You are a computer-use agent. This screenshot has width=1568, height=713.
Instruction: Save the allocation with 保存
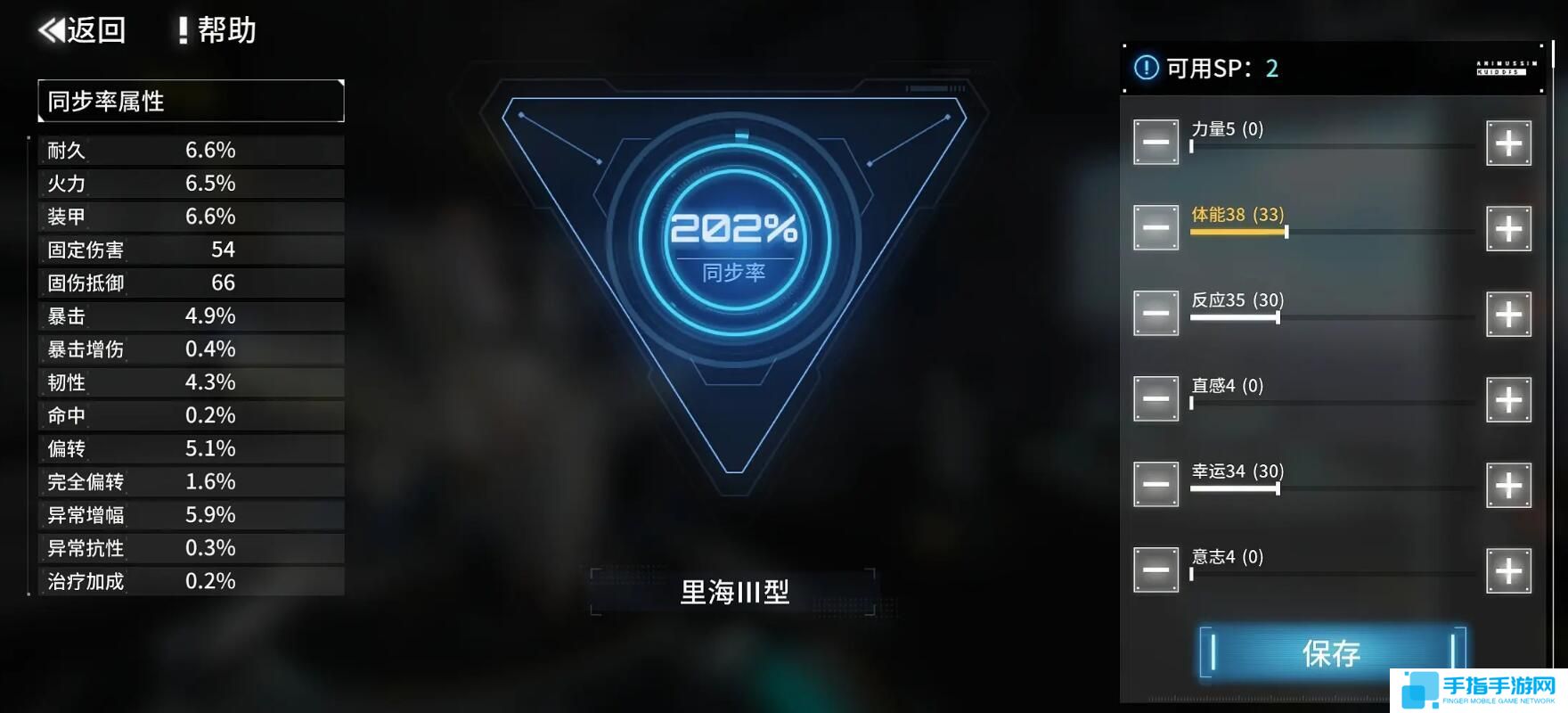click(1331, 653)
